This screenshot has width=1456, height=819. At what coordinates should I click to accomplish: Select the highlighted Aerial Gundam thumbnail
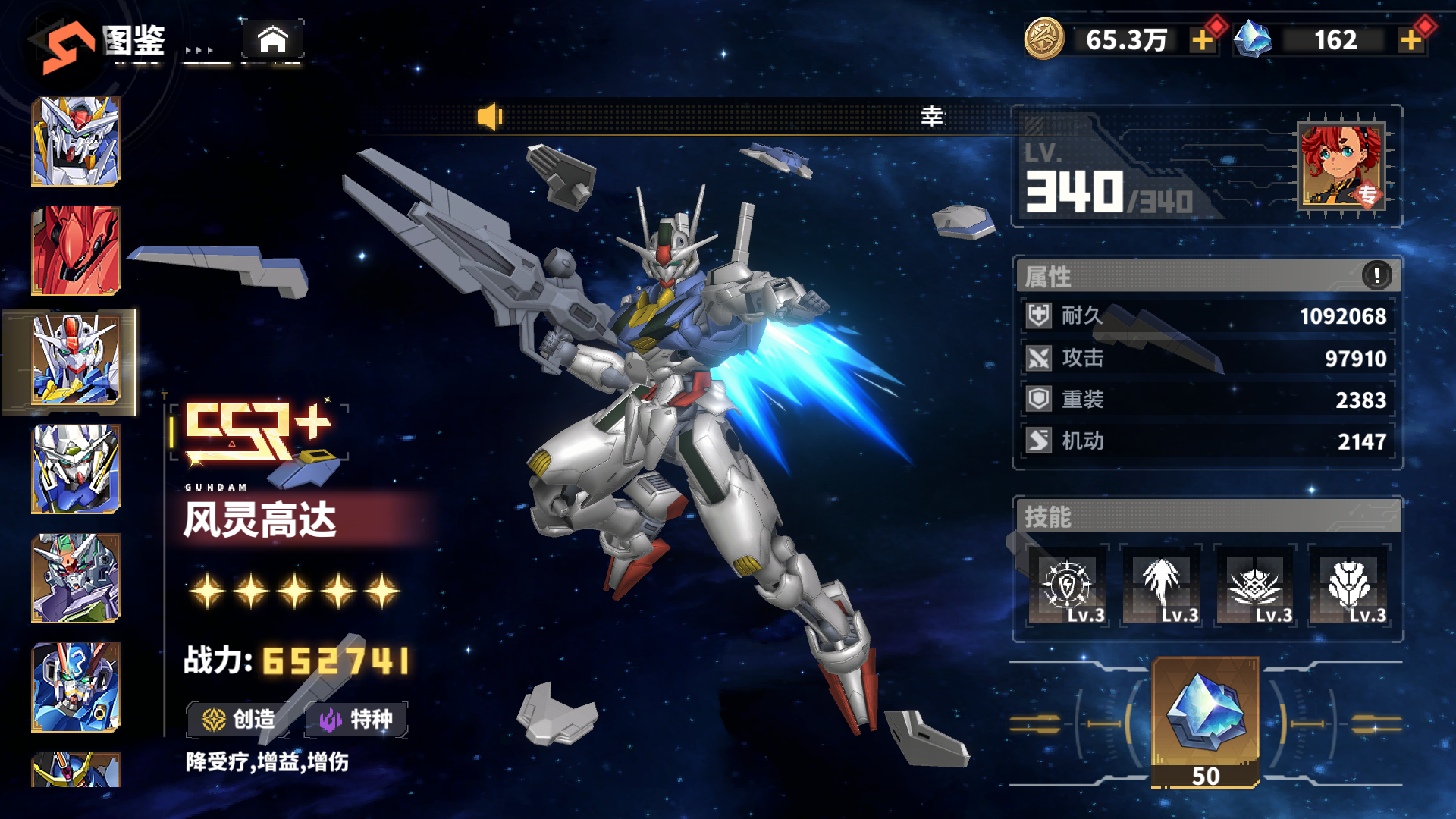(76, 360)
